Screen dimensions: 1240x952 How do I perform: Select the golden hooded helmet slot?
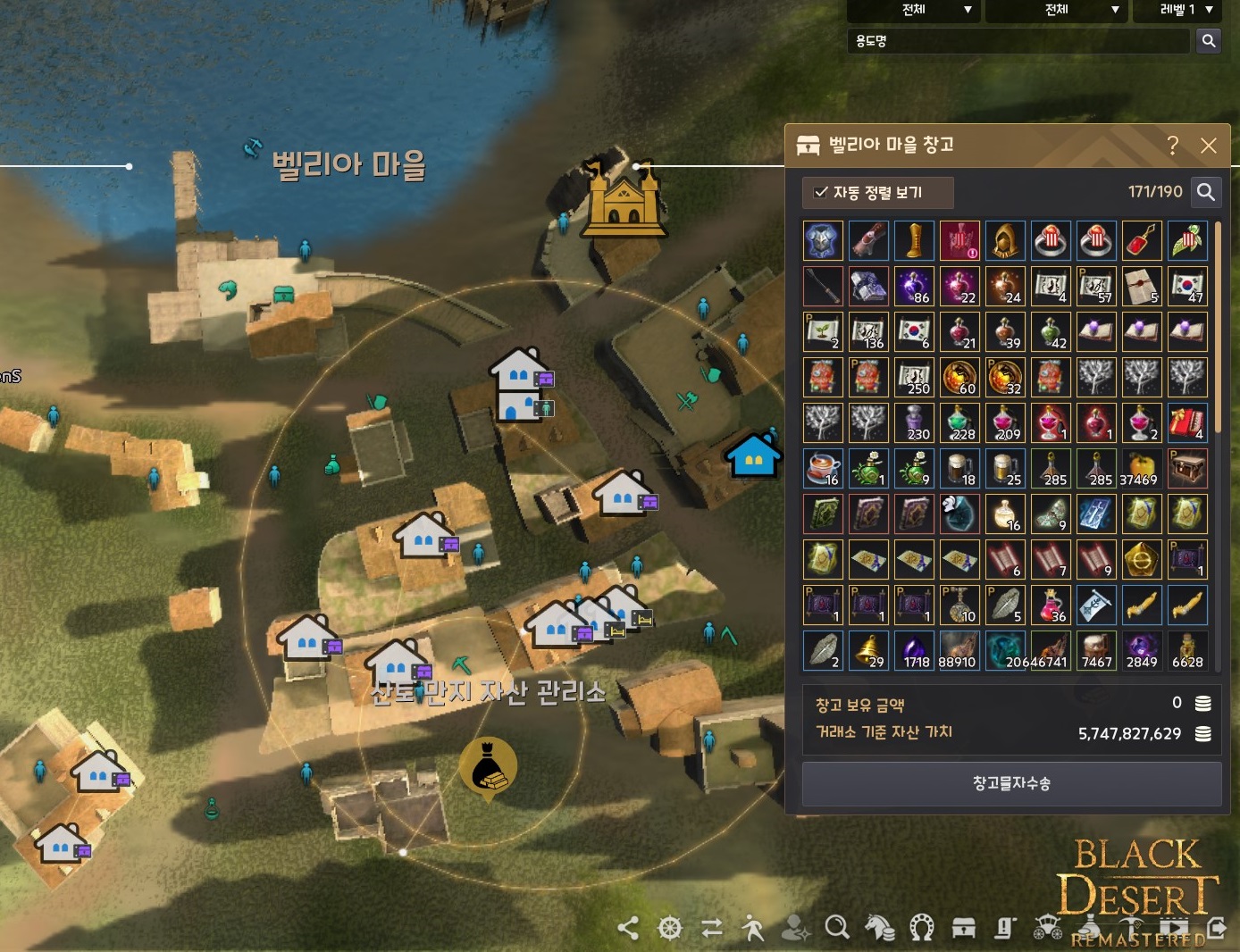(1005, 240)
